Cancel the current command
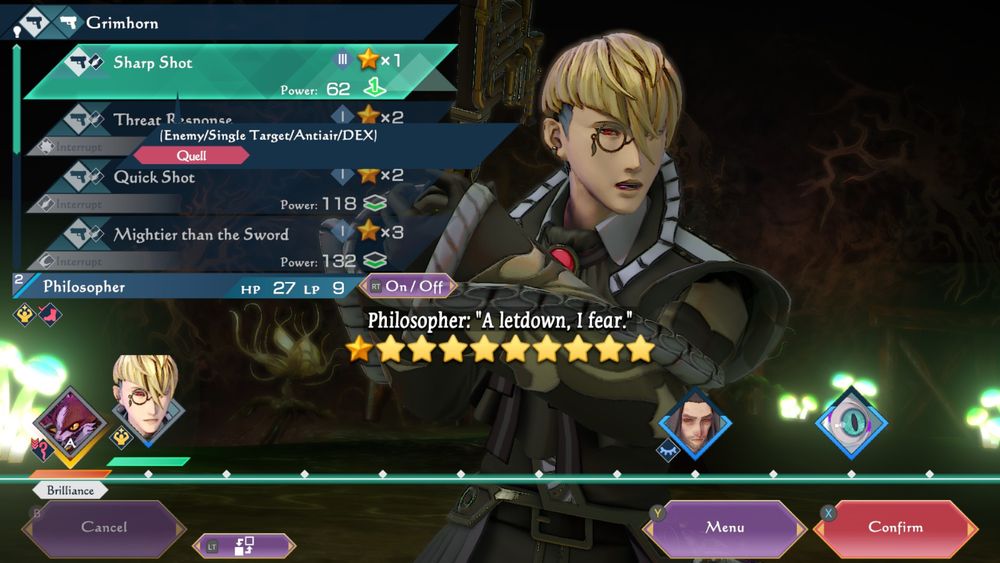 click(104, 527)
